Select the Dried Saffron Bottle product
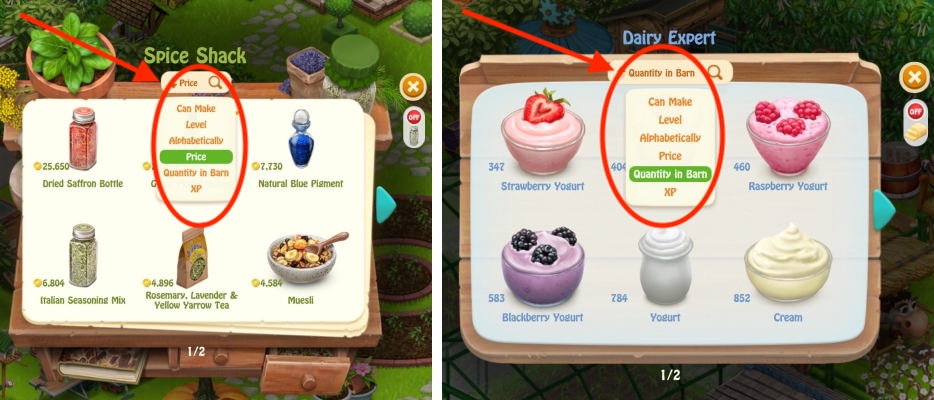Screen dimensions: 934x400 82,140
